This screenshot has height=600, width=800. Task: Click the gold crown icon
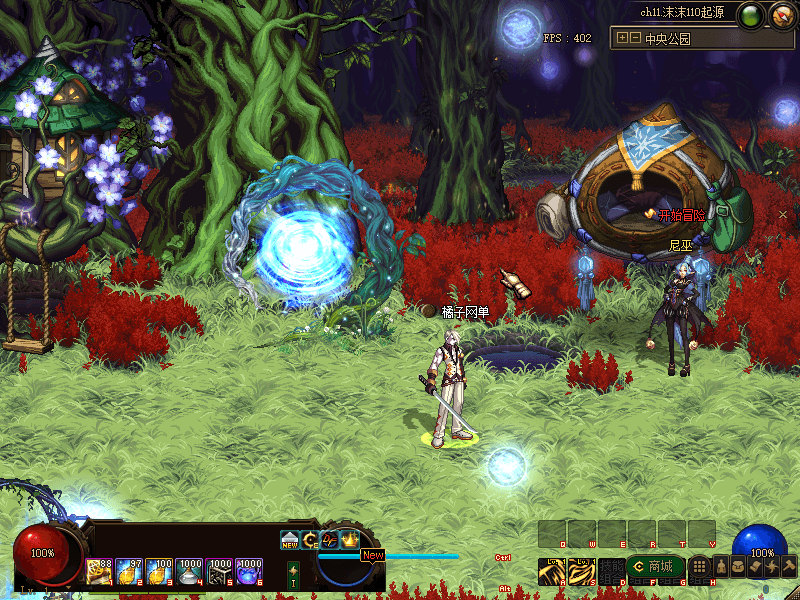point(350,540)
